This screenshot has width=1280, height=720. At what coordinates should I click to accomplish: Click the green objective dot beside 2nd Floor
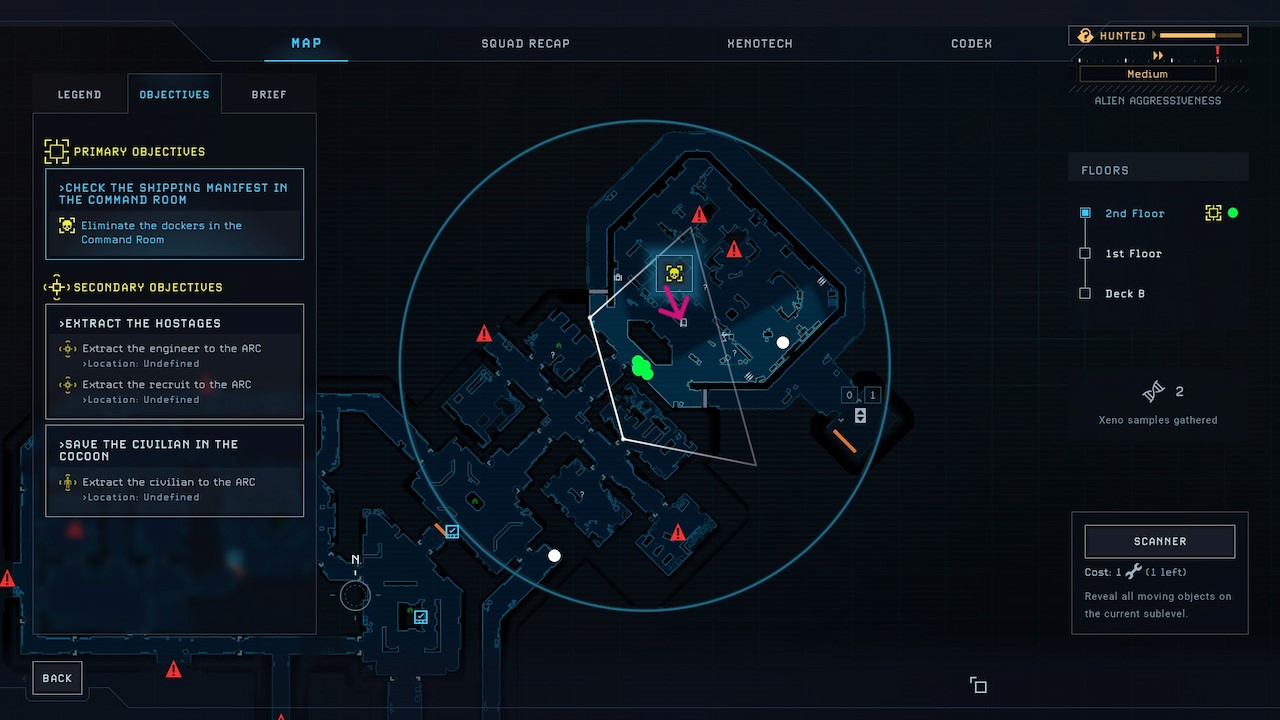click(1235, 213)
